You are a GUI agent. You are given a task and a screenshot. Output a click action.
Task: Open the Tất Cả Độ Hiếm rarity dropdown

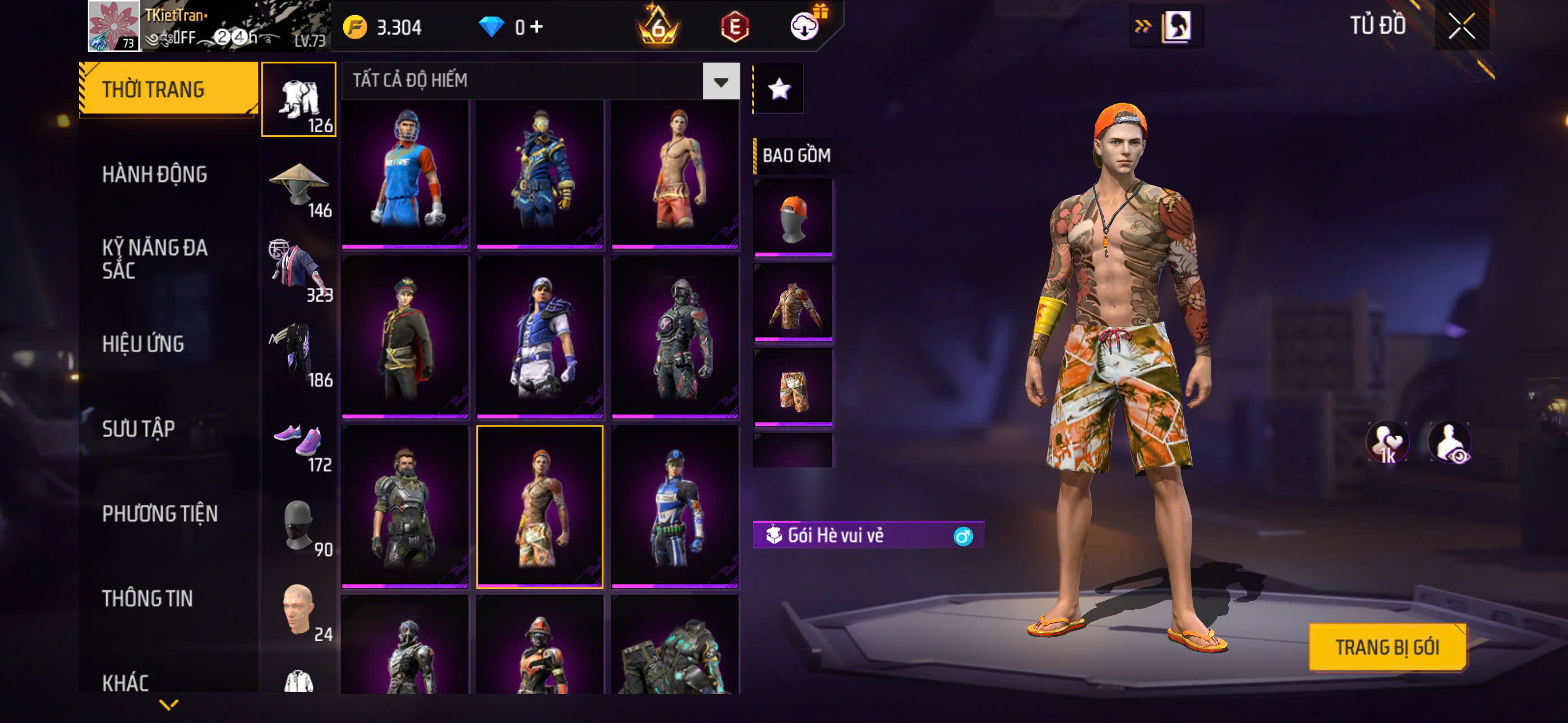721,81
